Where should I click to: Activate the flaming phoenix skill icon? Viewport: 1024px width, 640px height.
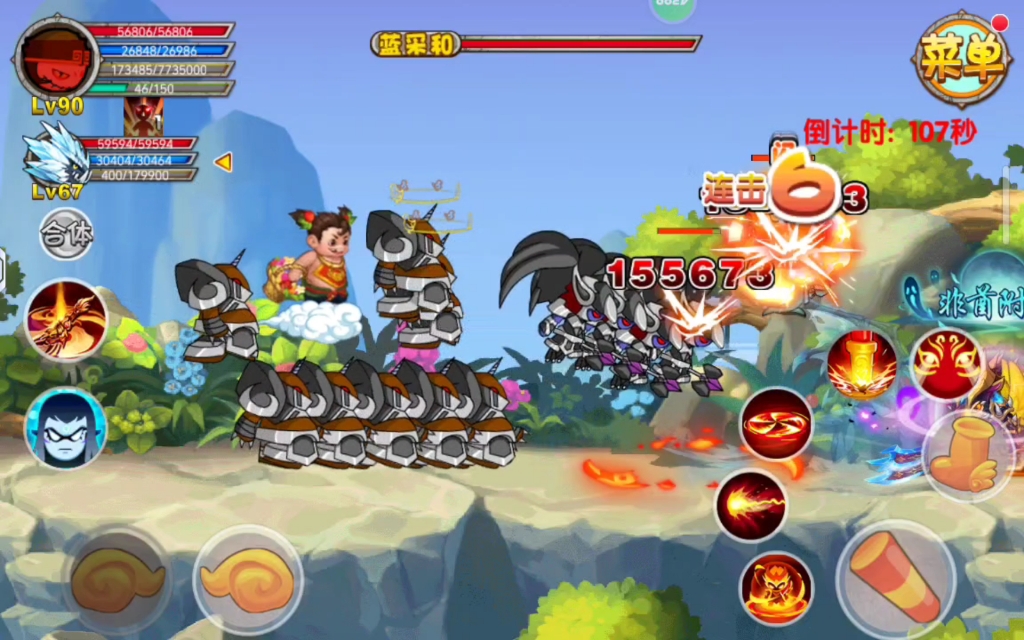click(66, 320)
